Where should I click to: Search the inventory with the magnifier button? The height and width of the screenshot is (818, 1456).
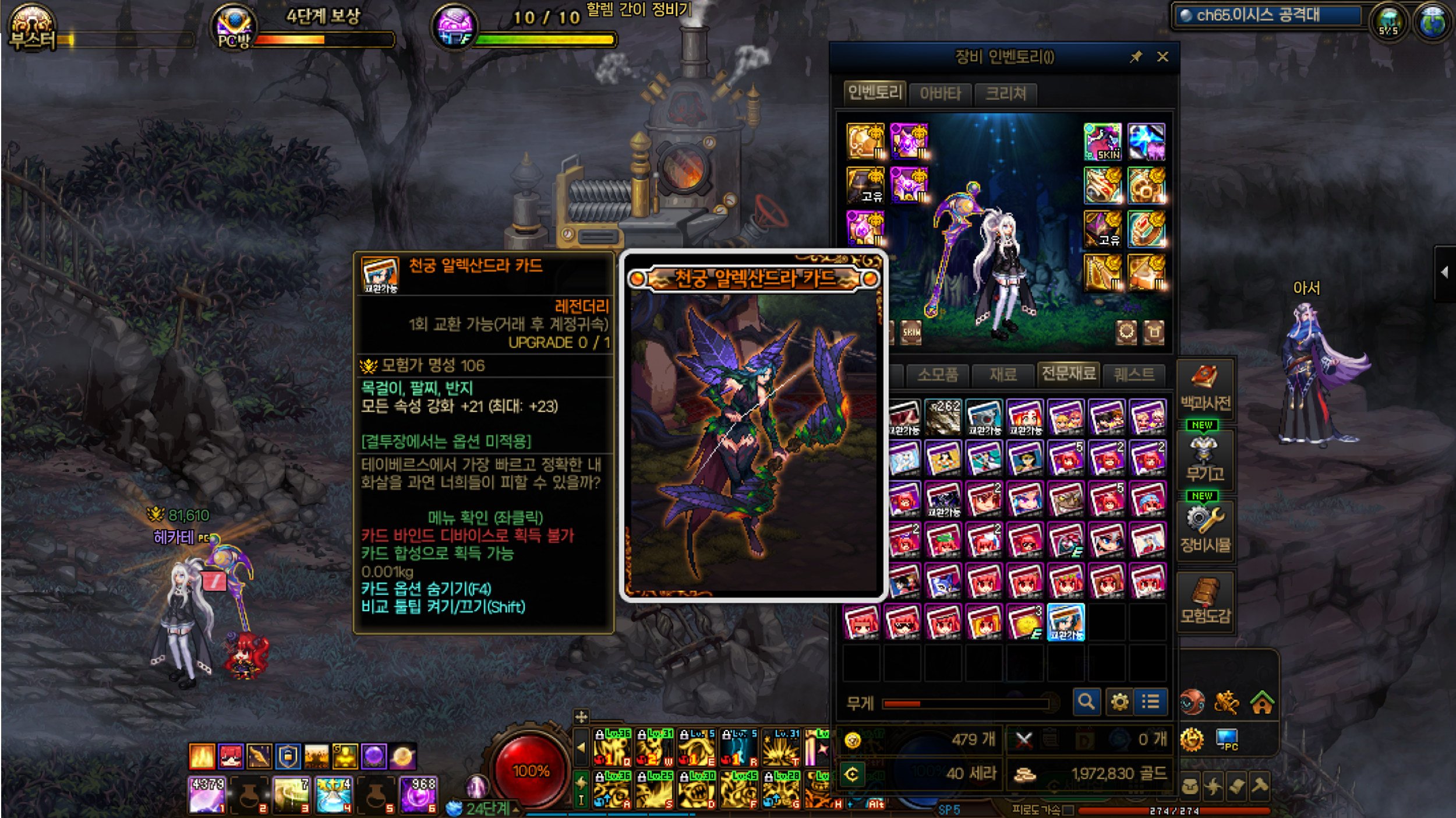point(1086,701)
